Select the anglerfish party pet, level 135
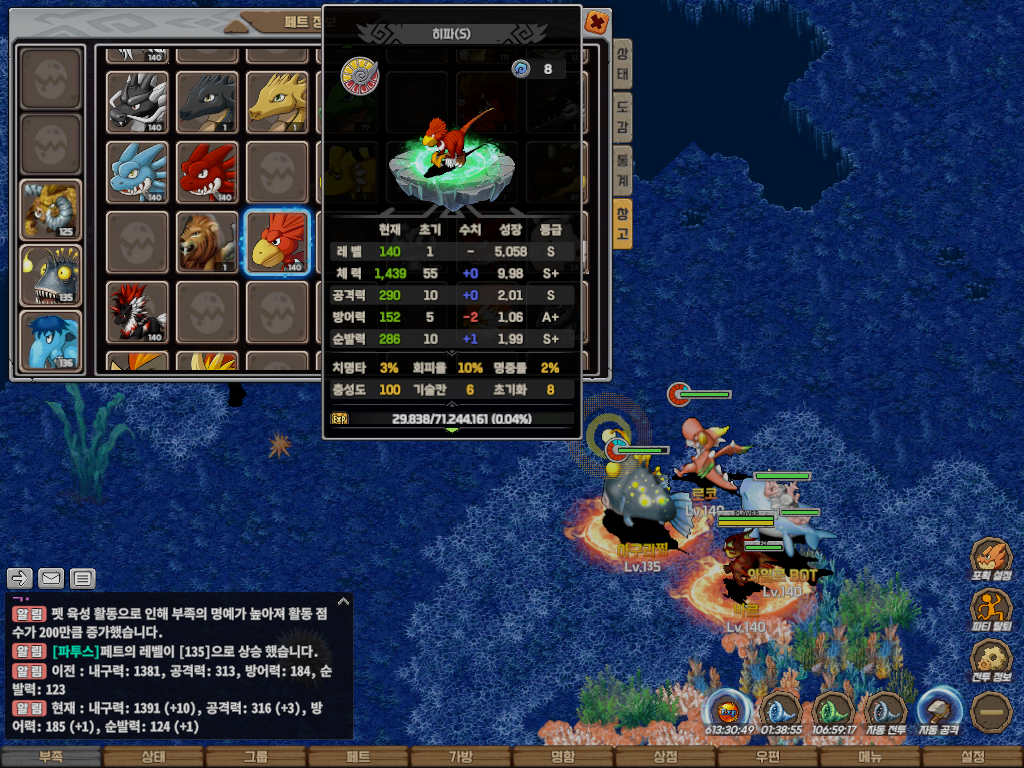This screenshot has width=1024, height=768. pos(51,276)
